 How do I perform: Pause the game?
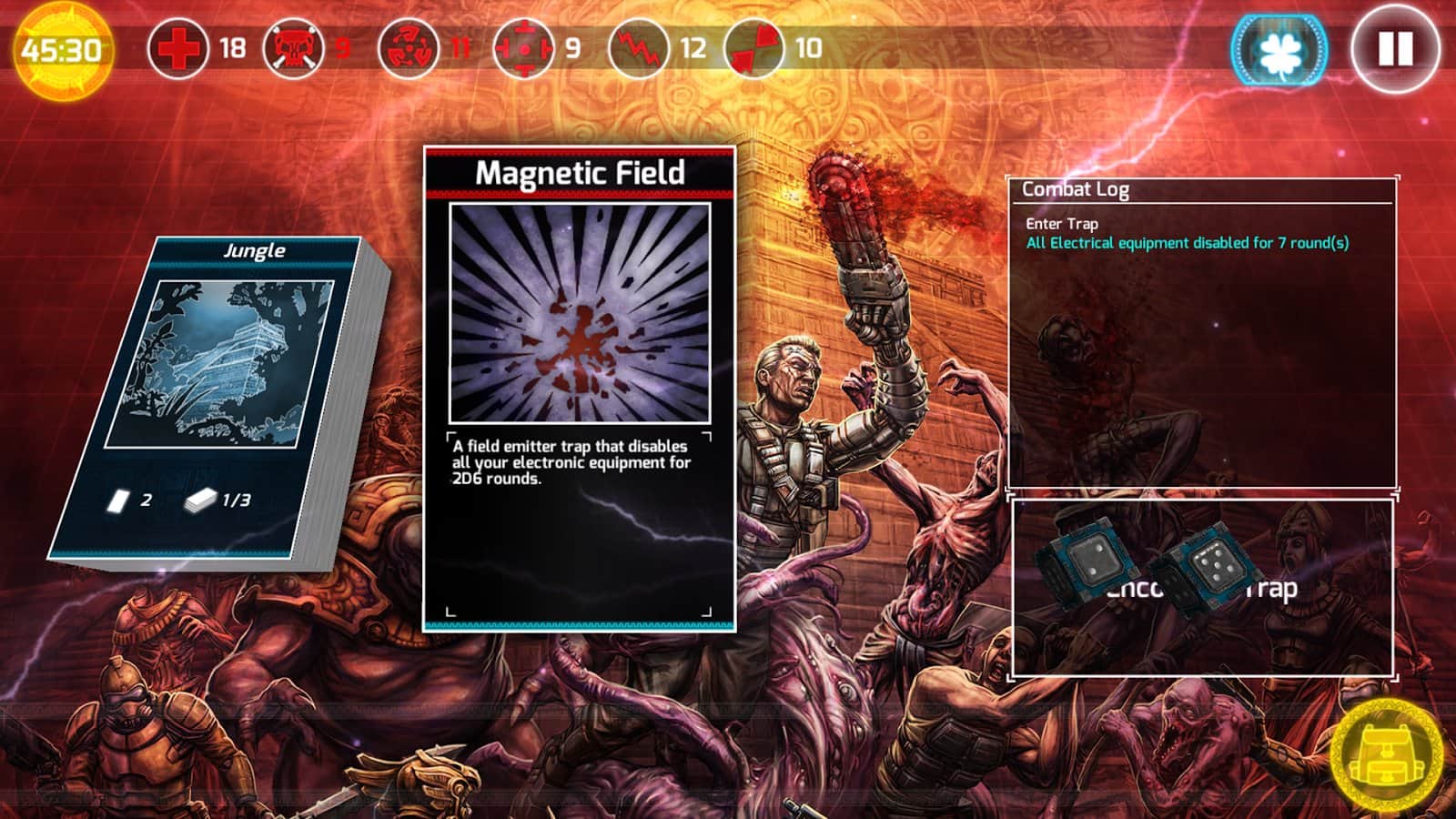1395,49
